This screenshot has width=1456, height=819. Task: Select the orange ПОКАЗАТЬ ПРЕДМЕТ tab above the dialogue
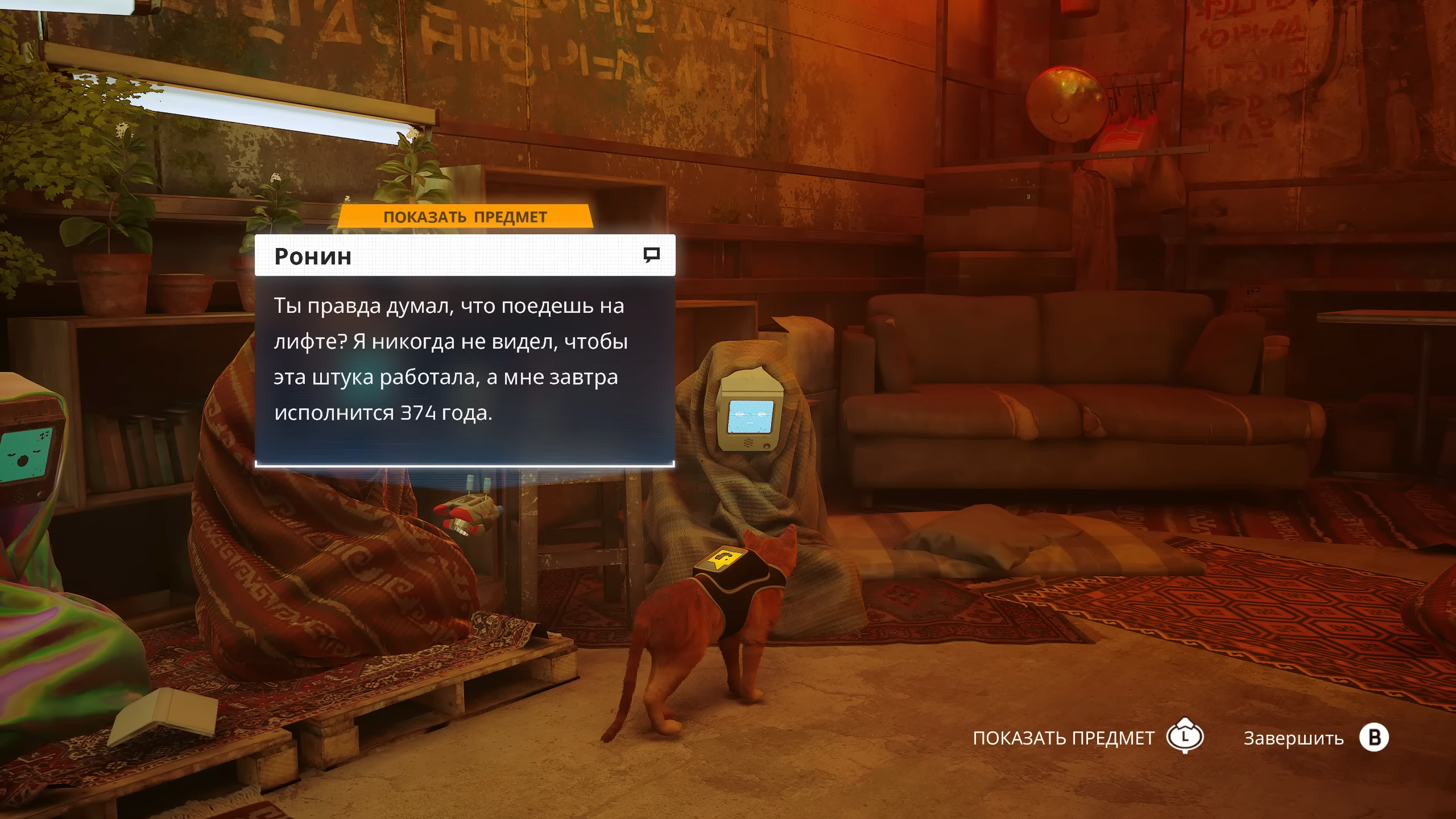coord(465,217)
